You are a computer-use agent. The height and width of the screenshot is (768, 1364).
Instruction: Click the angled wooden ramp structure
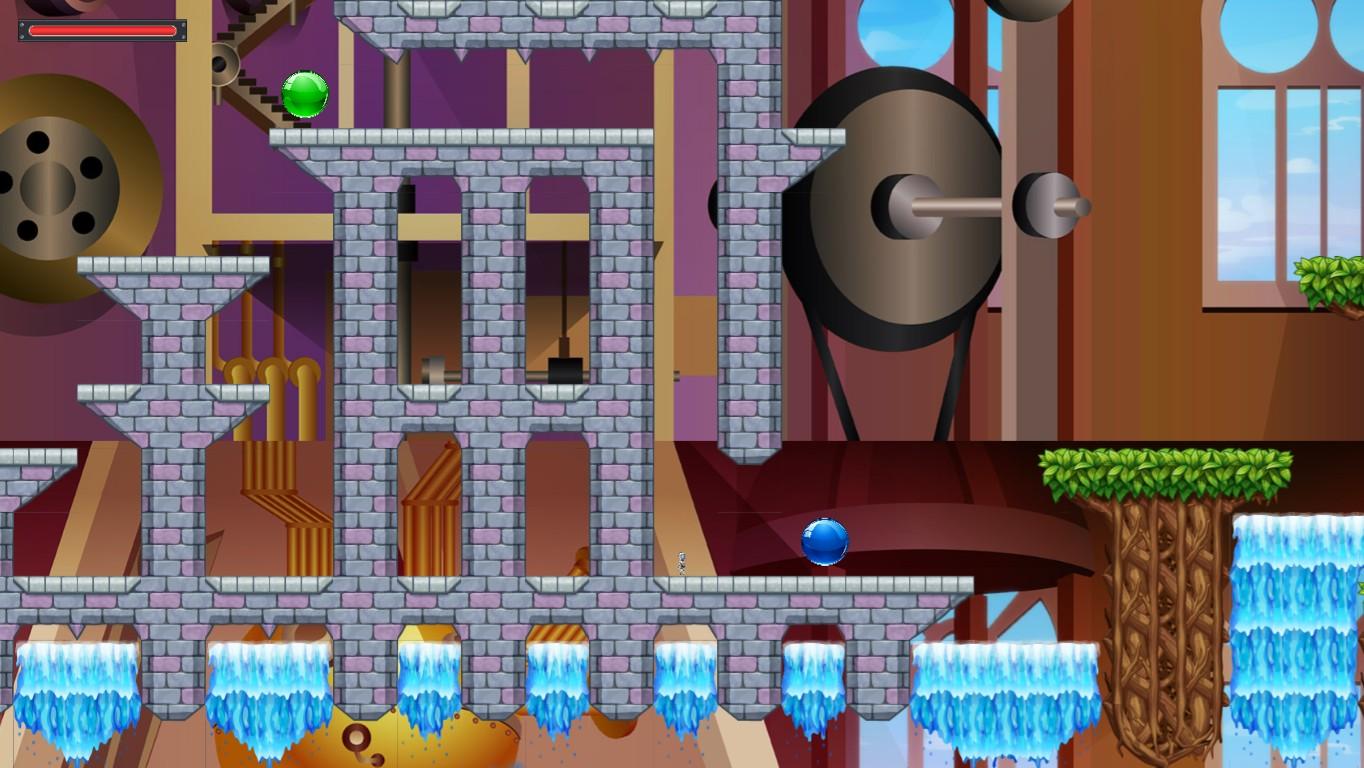[430, 490]
